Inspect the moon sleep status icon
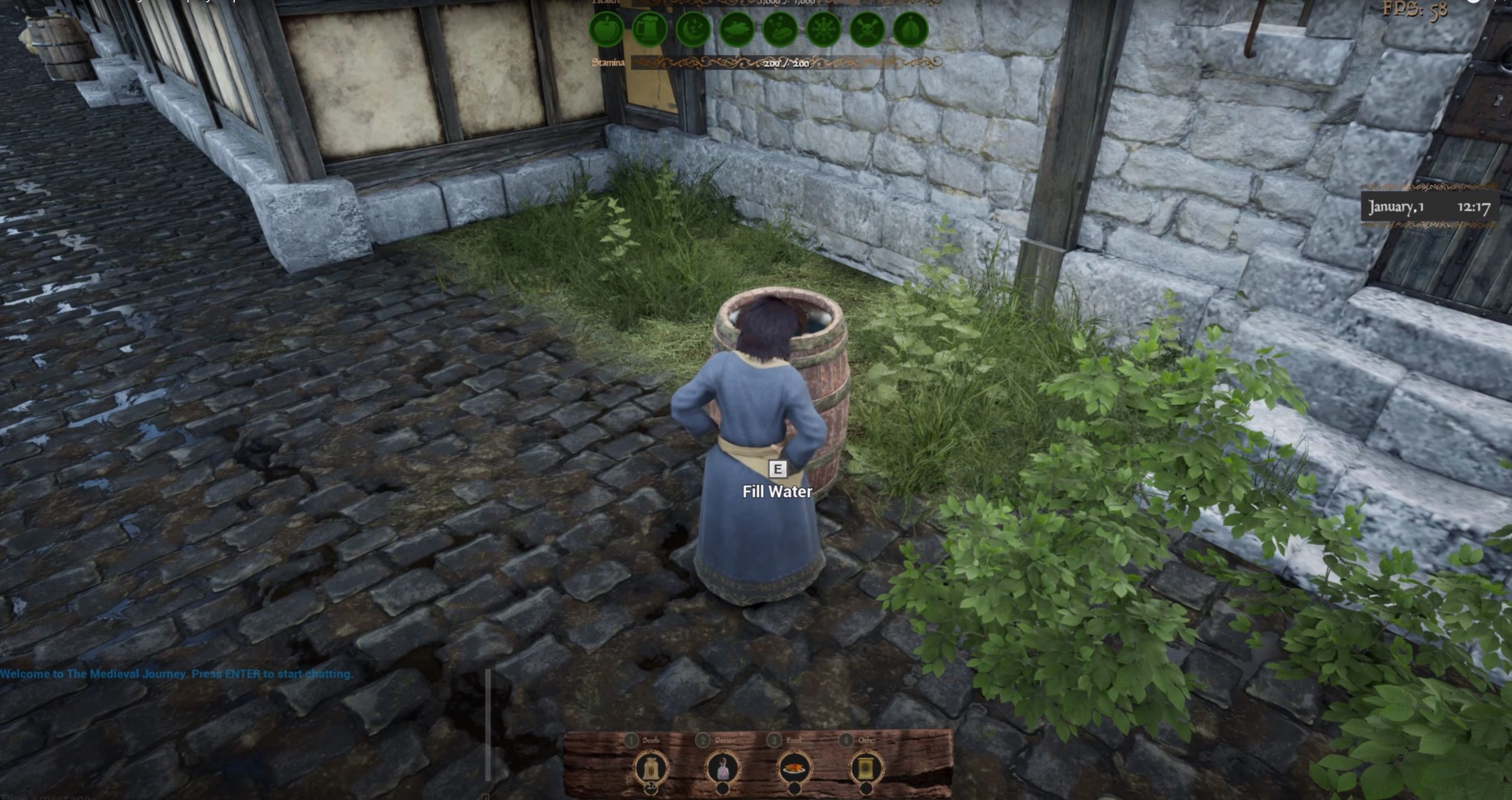1512x800 pixels. (x=693, y=29)
